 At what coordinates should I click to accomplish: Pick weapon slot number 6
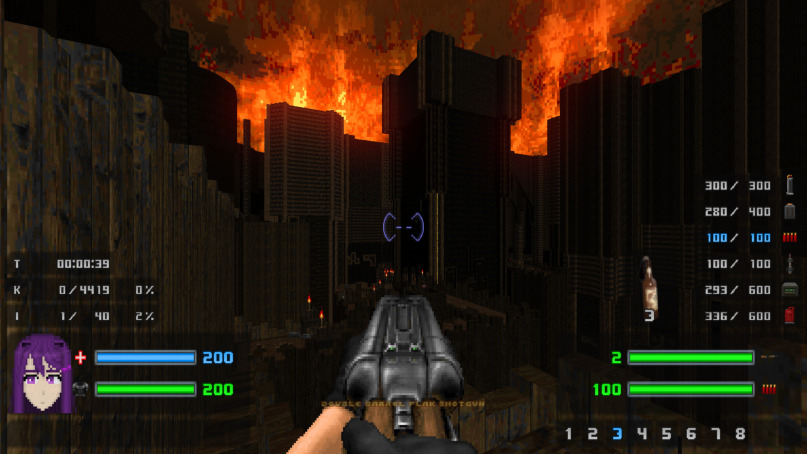(x=691, y=434)
